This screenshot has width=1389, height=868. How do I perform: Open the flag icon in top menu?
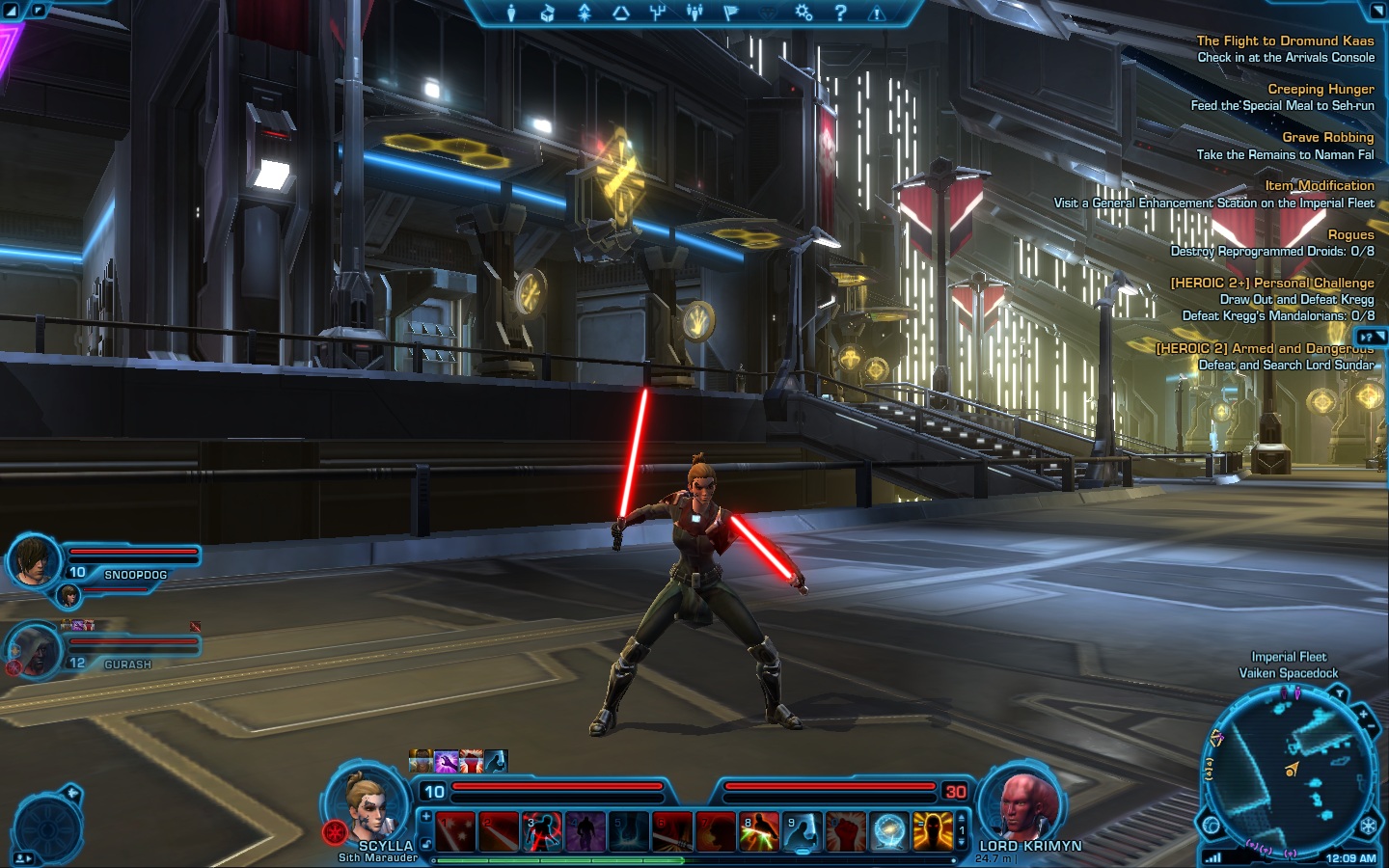(x=730, y=13)
